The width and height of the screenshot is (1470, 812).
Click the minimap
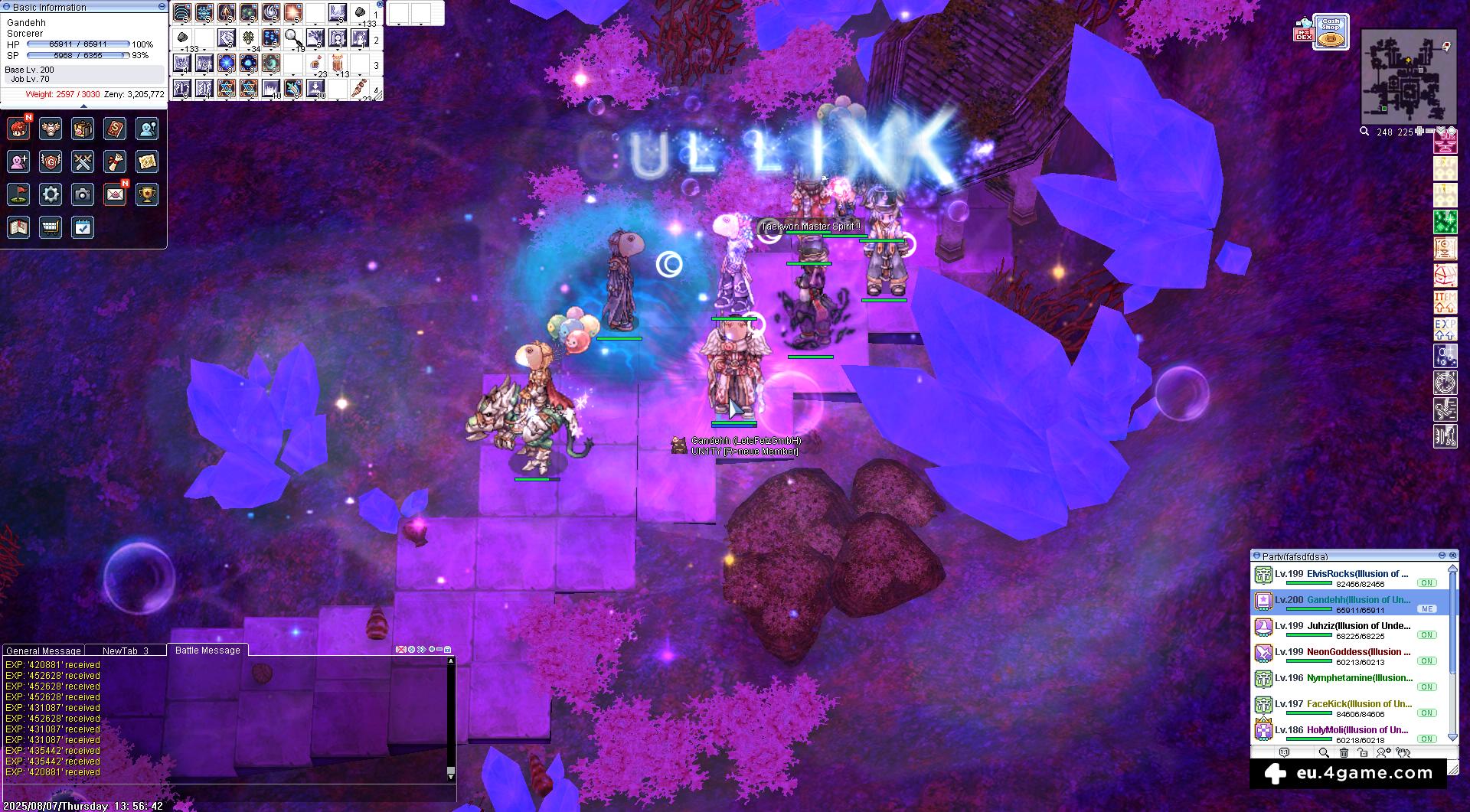(x=1408, y=77)
